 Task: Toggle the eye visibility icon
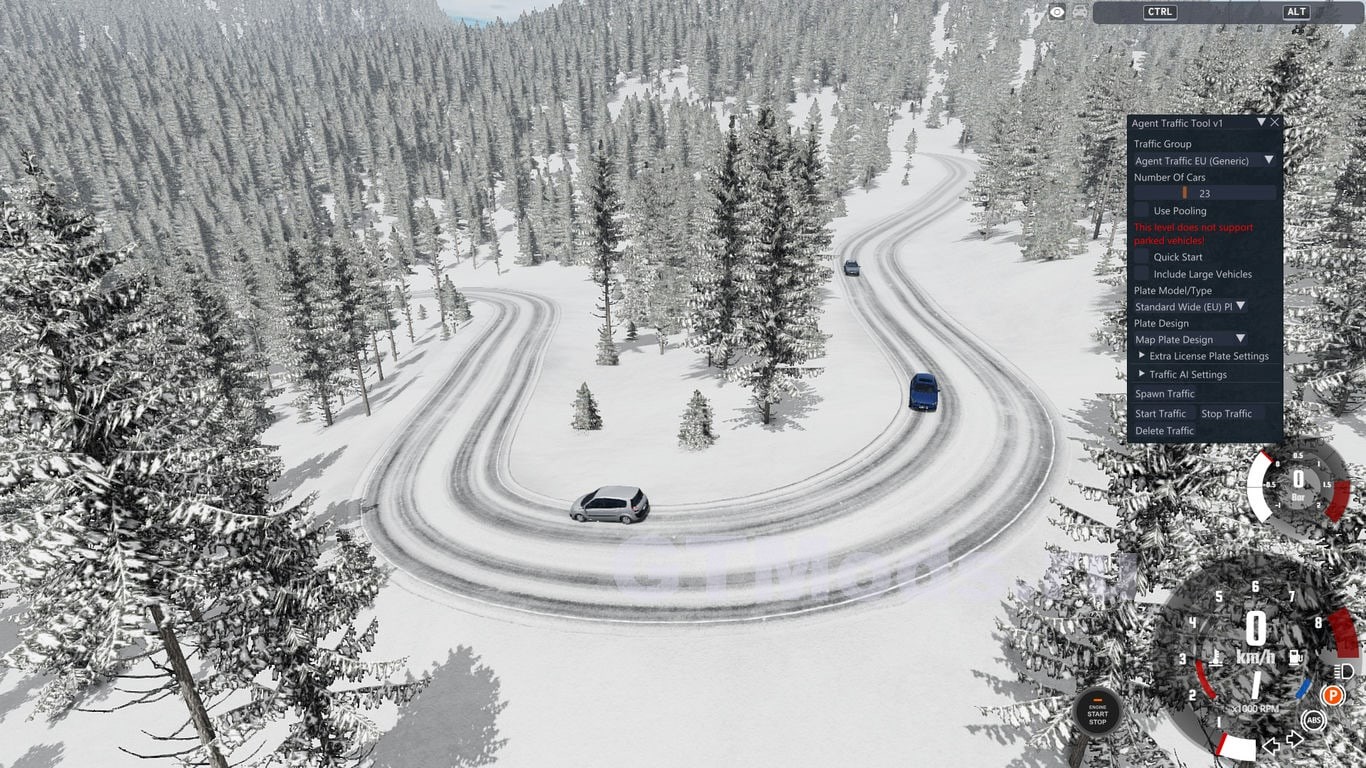pos(1057,12)
